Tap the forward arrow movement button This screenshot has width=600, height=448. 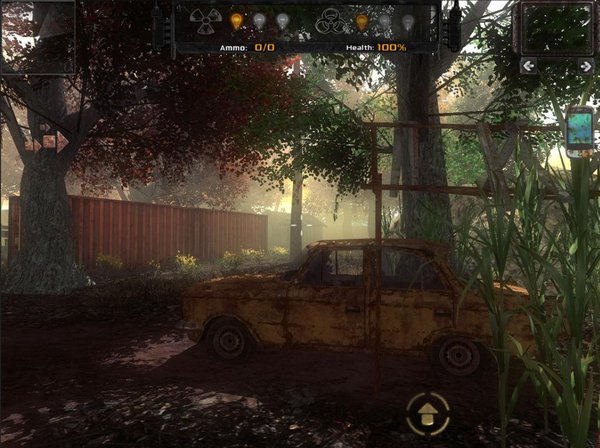tap(427, 412)
